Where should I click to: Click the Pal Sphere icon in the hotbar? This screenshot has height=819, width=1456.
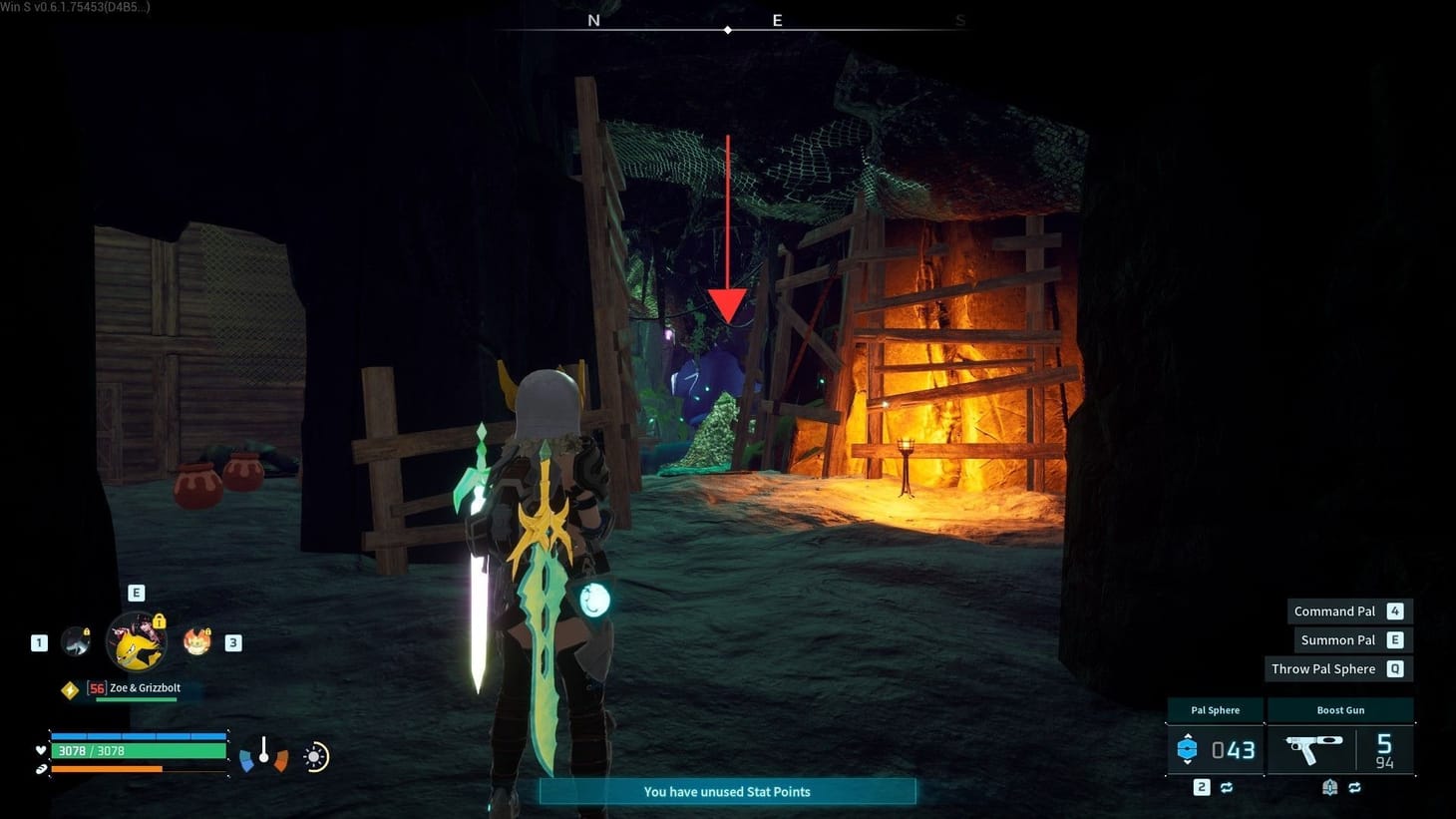tap(1188, 748)
